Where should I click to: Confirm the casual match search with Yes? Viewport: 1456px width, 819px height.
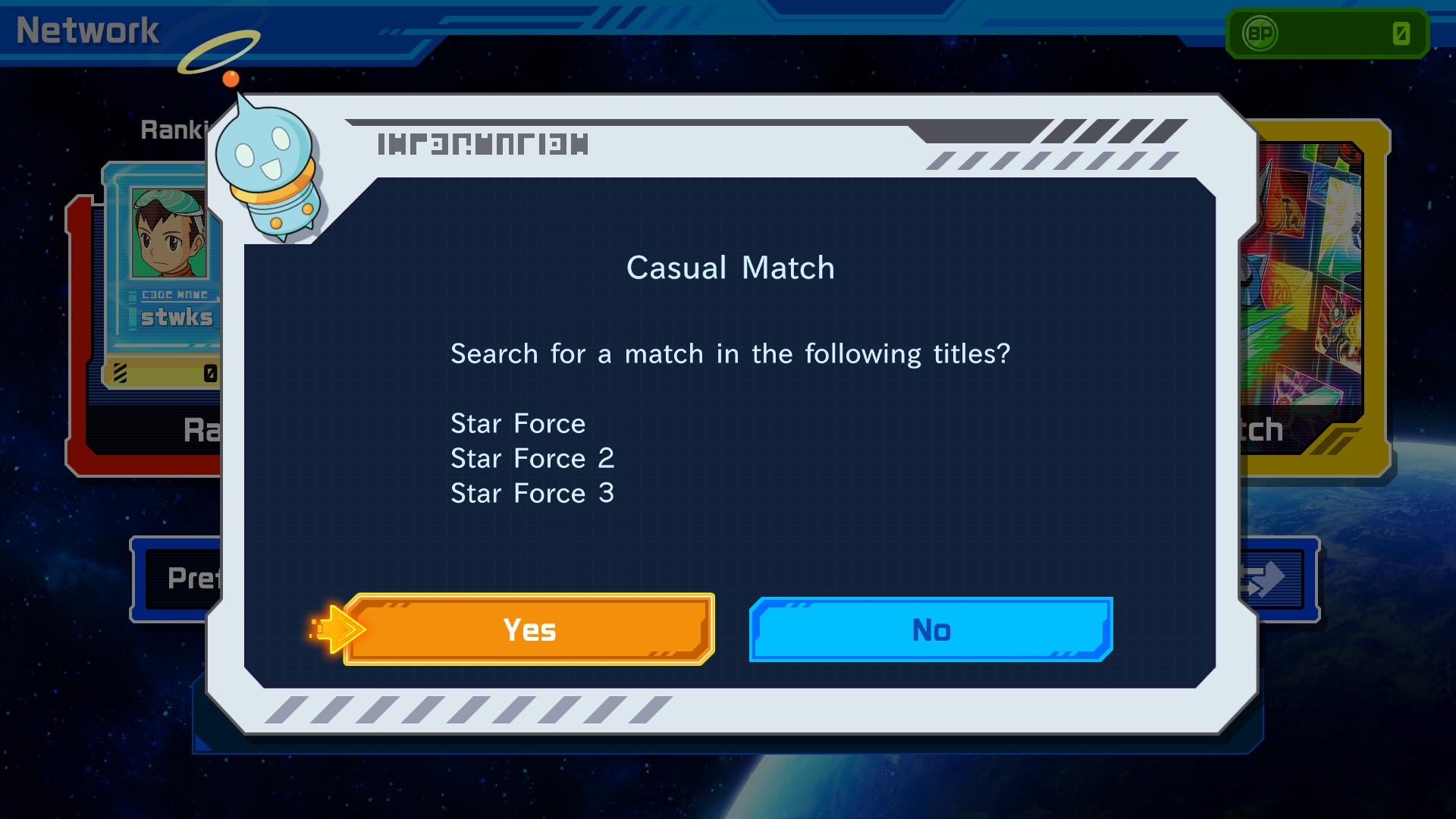coord(529,629)
